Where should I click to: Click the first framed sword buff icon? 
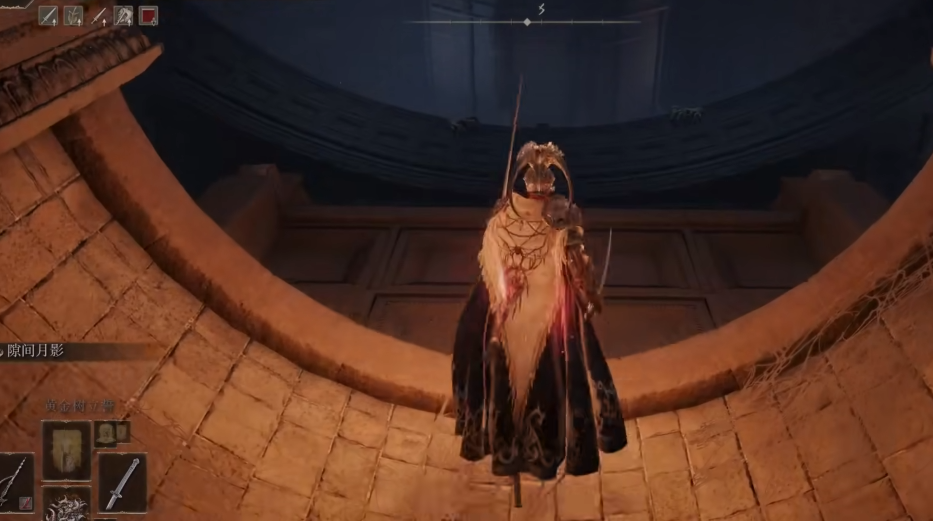coord(48,15)
